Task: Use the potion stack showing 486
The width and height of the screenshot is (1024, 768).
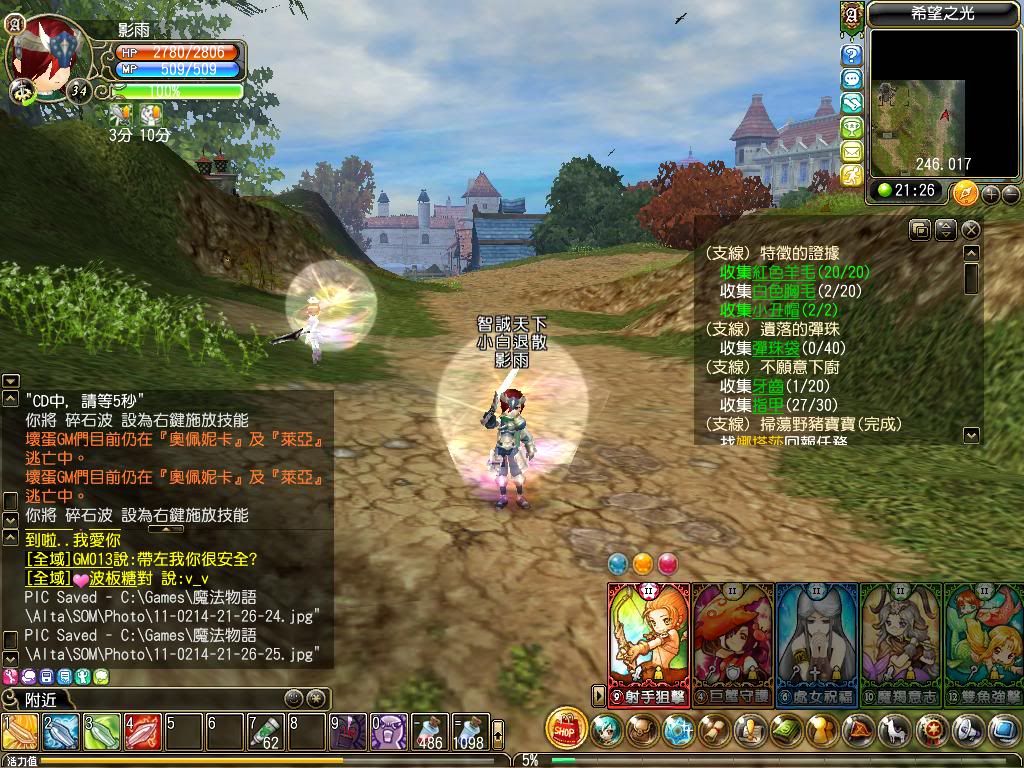Action: [x=431, y=731]
